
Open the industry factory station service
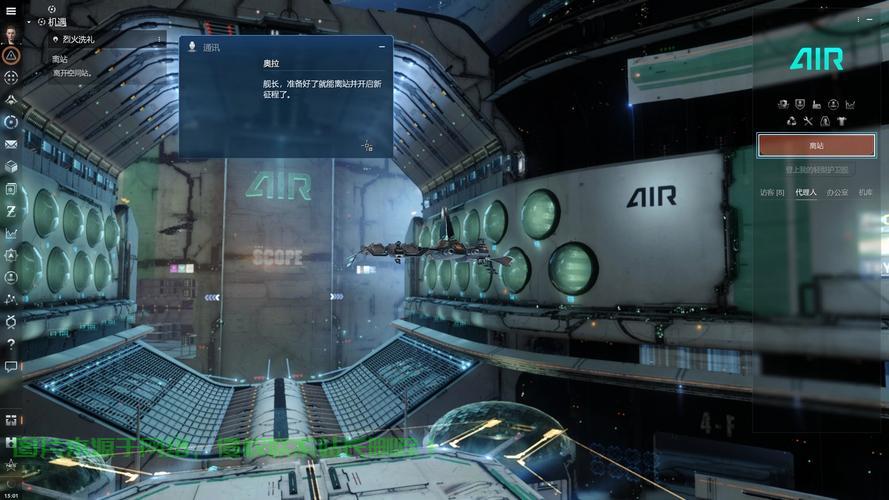tap(816, 104)
